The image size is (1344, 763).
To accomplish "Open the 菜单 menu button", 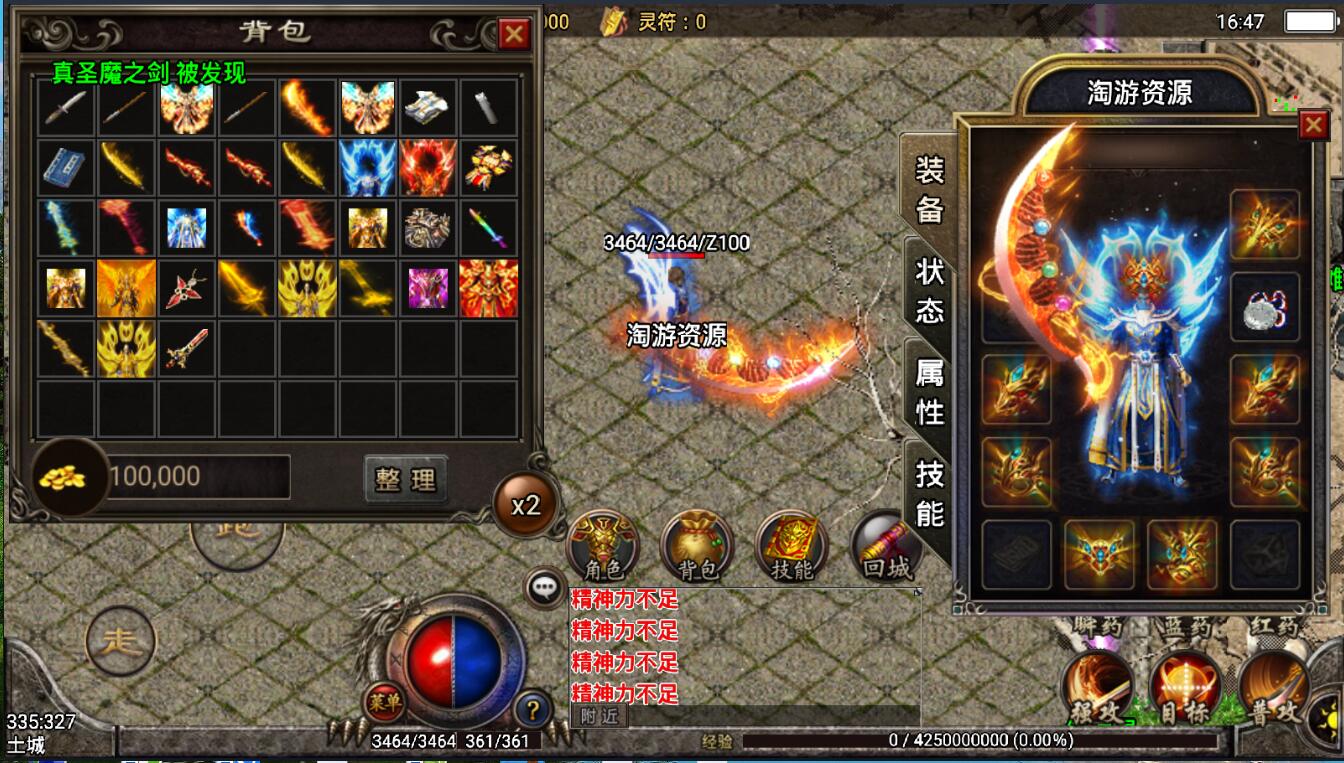I will click(x=383, y=701).
